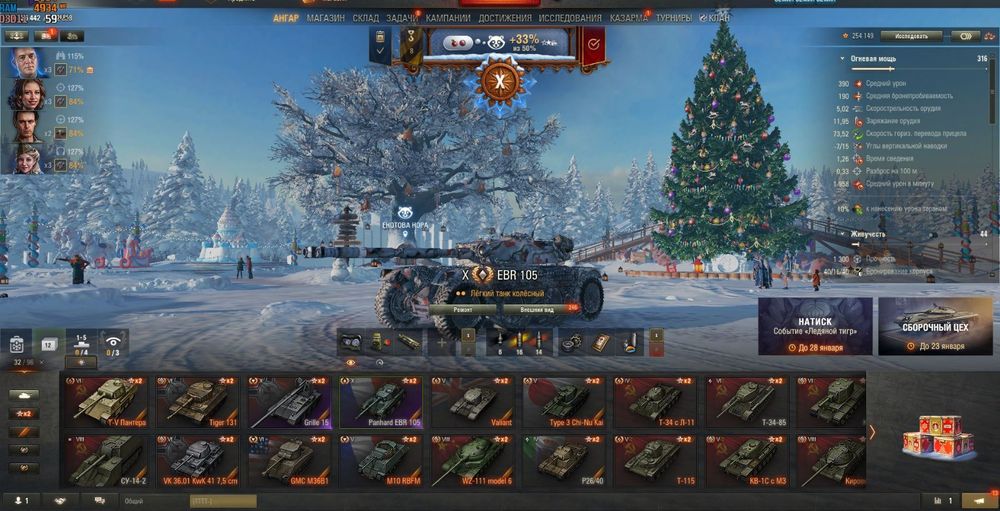
Task: Select the Tiger 131 tank card
Action: tap(196, 401)
